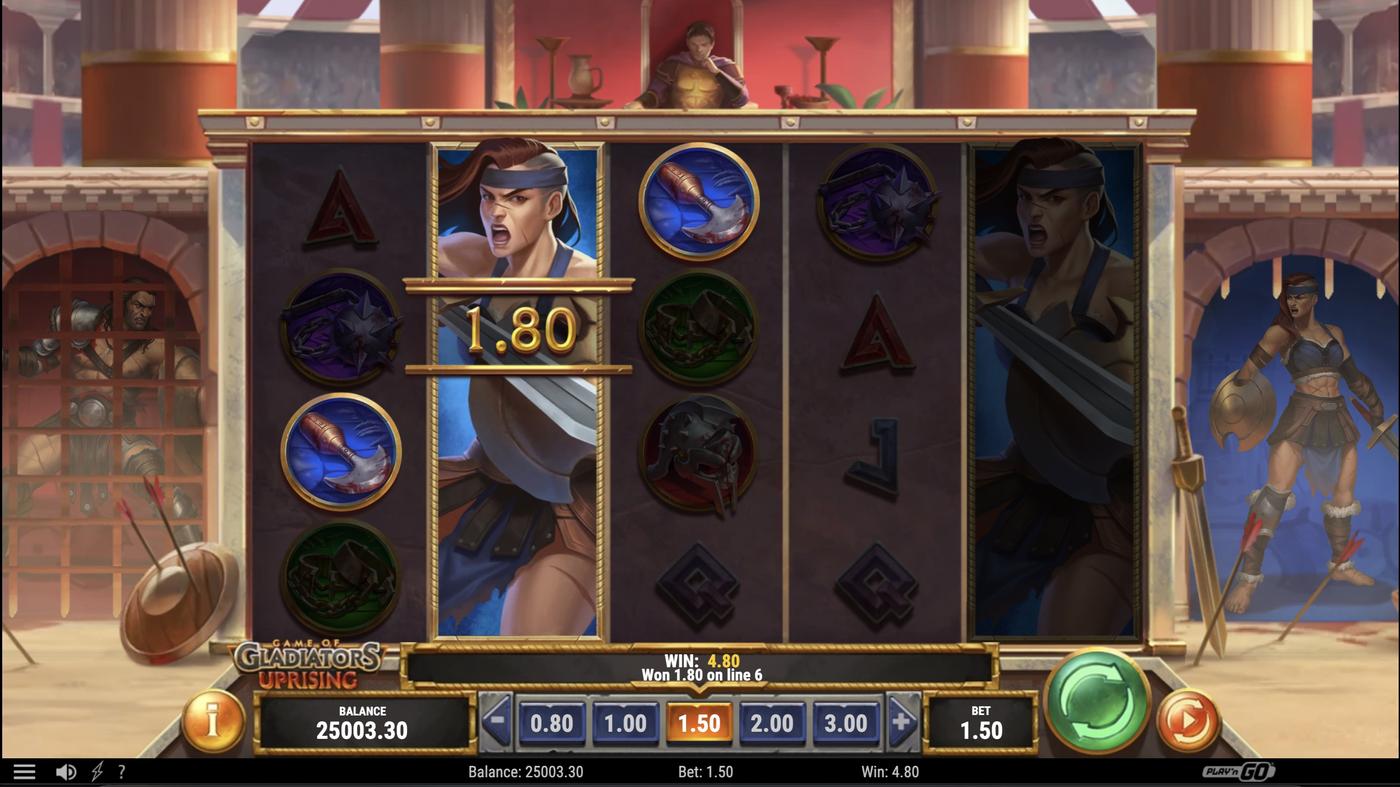1400x787 pixels.
Task: Open help using the question mark icon
Action: click(x=122, y=770)
